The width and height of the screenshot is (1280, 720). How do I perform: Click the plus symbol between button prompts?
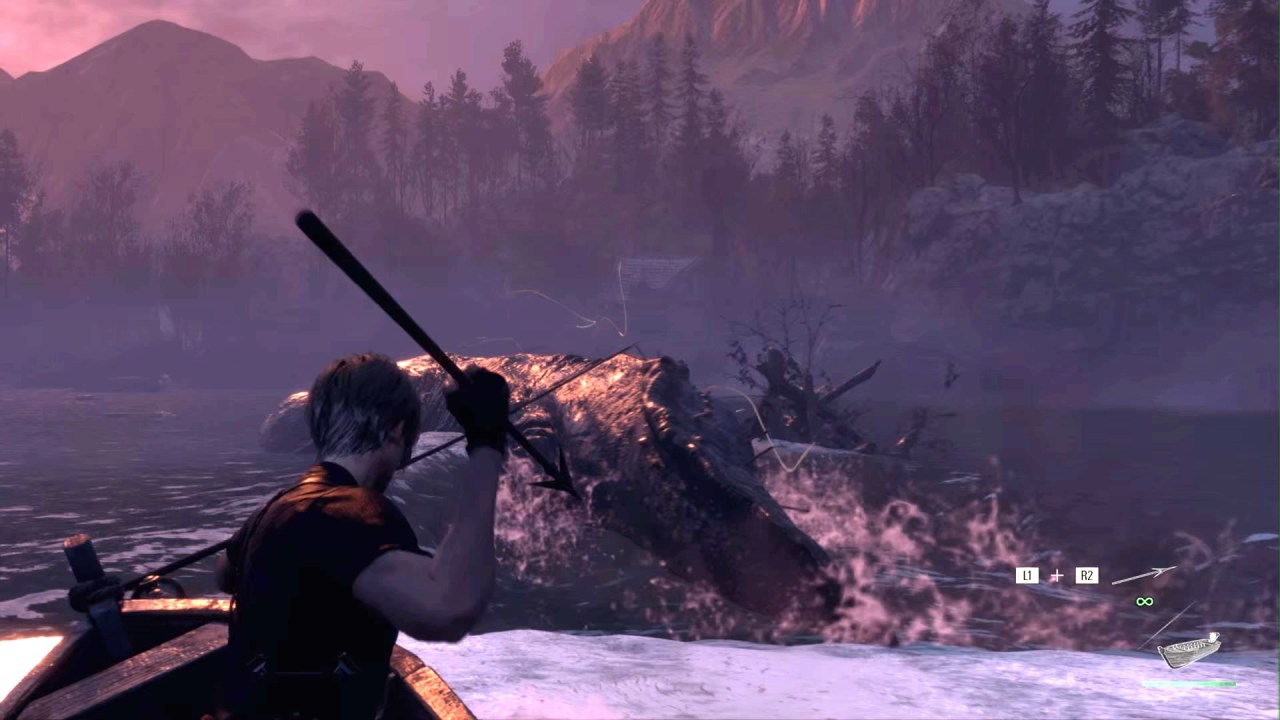[x=1058, y=574]
